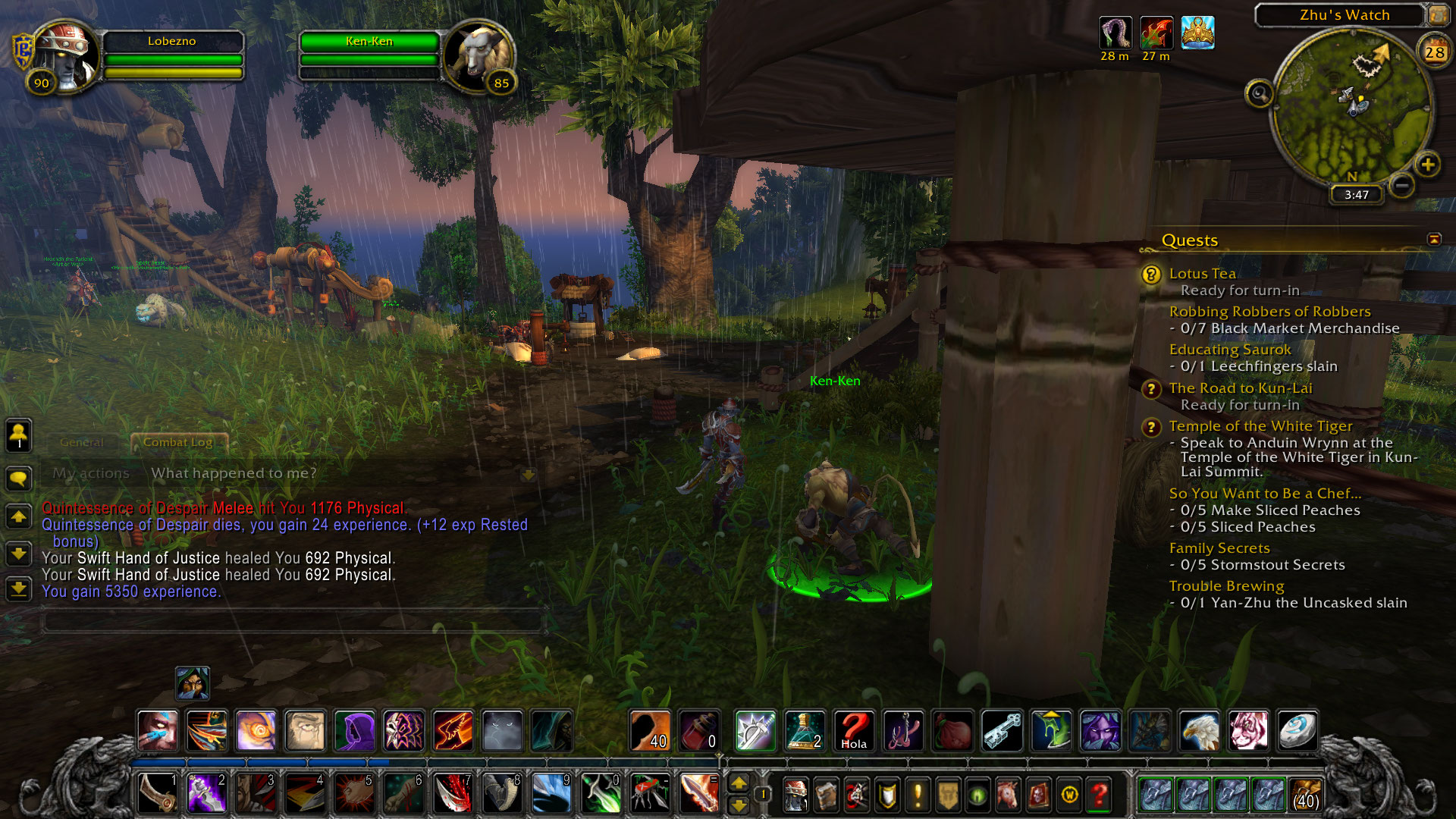This screenshot has height=819, width=1456.
Task: Open the red question mark help button
Action: (x=1099, y=794)
